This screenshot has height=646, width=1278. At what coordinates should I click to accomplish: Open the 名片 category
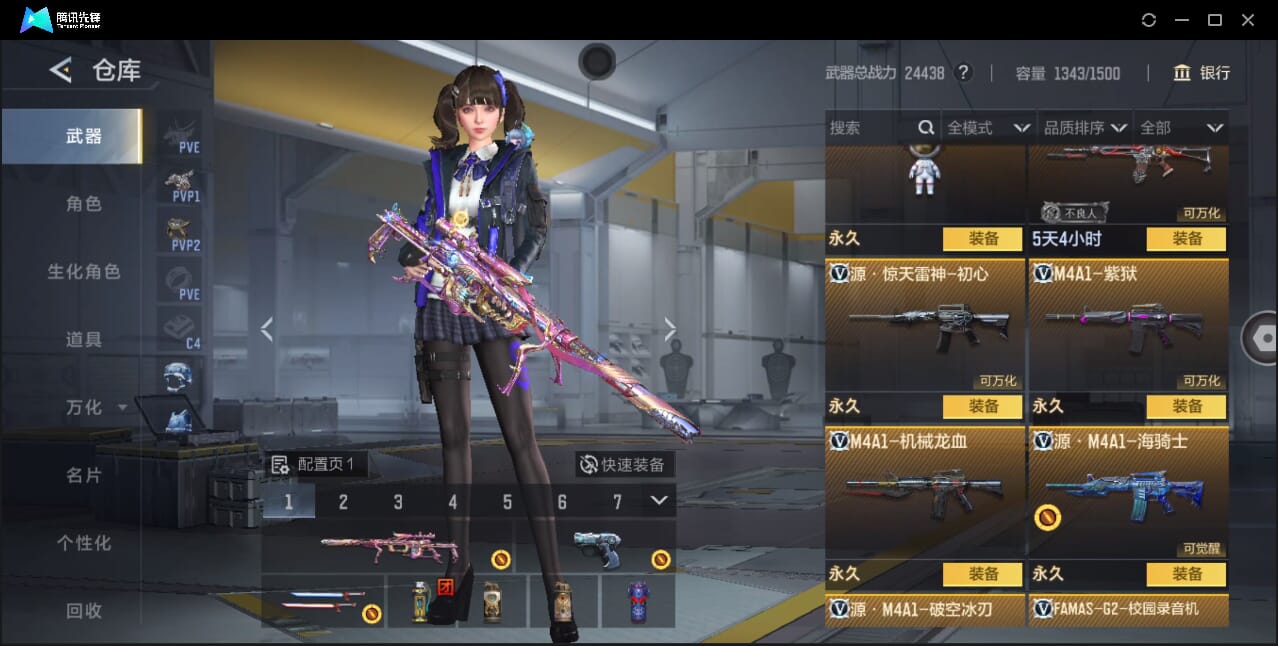tap(84, 475)
